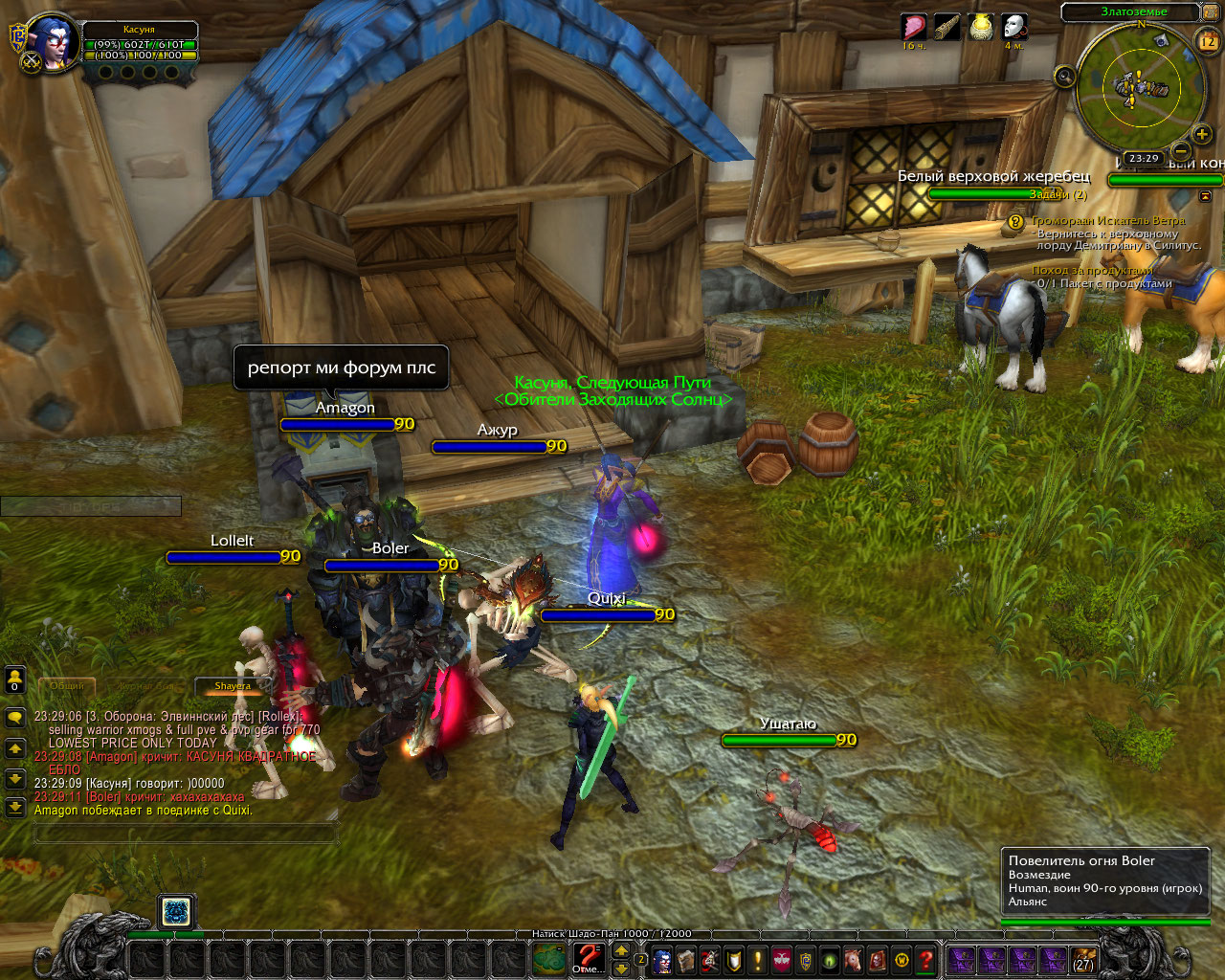Switch to the Общий chat tab
The height and width of the screenshot is (980, 1225).
tap(67, 686)
